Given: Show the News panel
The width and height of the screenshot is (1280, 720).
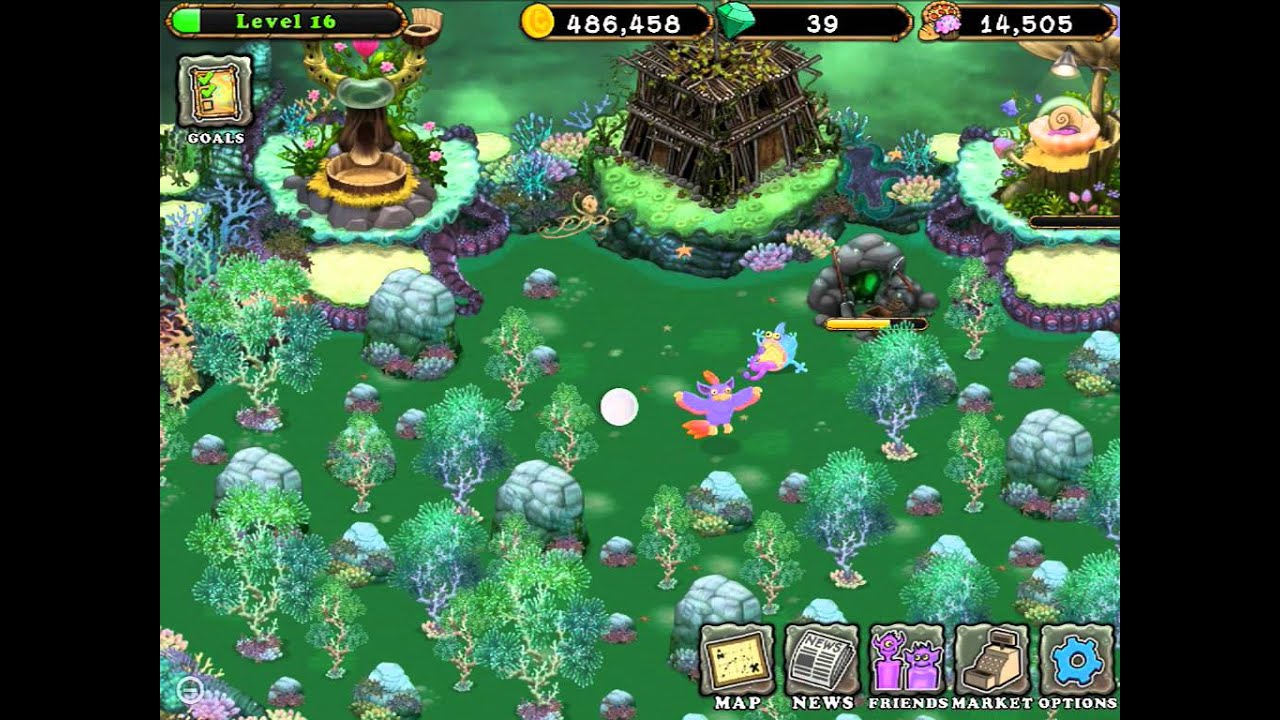Looking at the screenshot, I should [x=822, y=661].
